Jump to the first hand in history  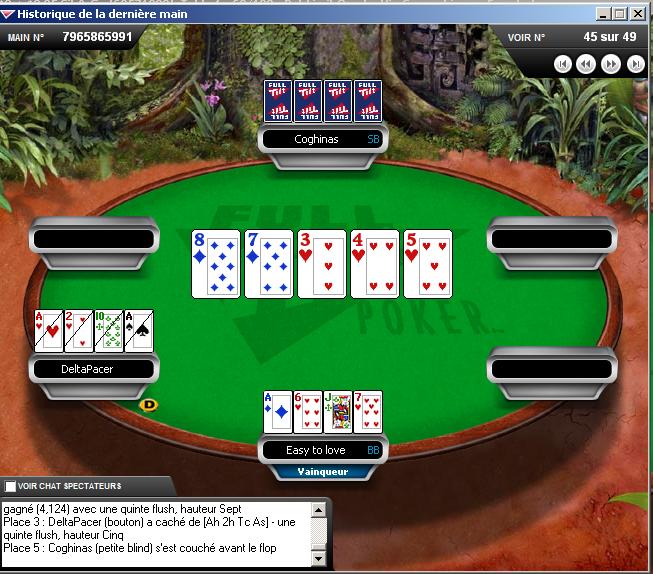[x=563, y=64]
